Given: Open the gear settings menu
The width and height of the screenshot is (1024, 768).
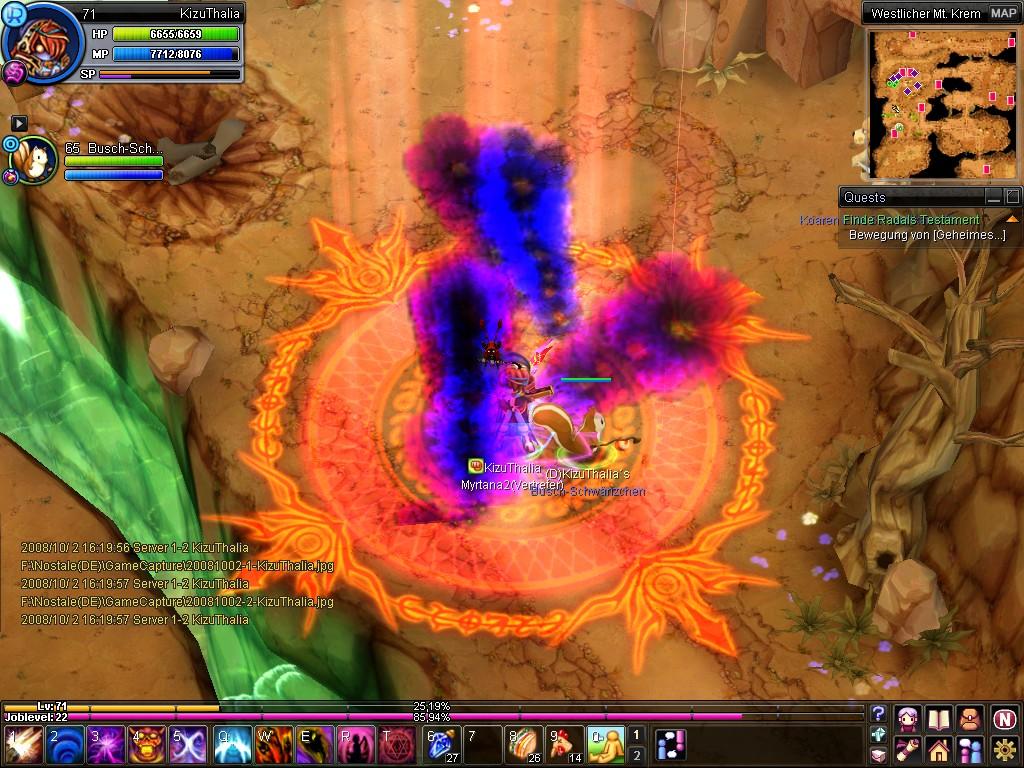Looking at the screenshot, I should [x=1004, y=749].
